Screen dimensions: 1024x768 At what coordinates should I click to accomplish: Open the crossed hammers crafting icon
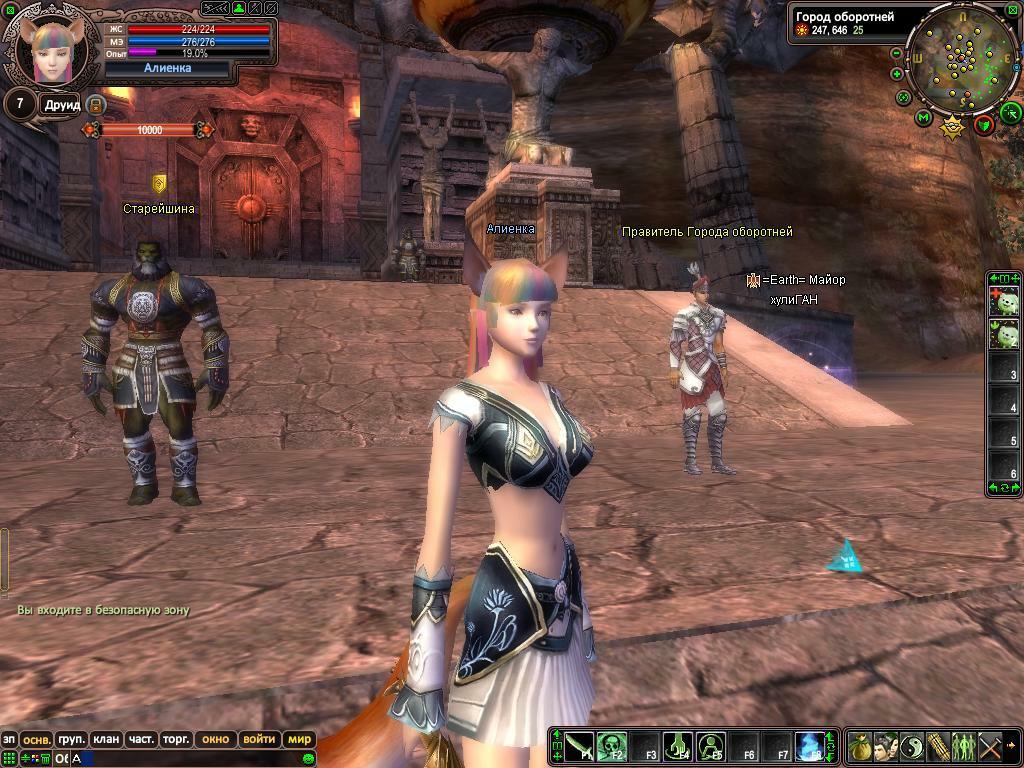[990, 746]
